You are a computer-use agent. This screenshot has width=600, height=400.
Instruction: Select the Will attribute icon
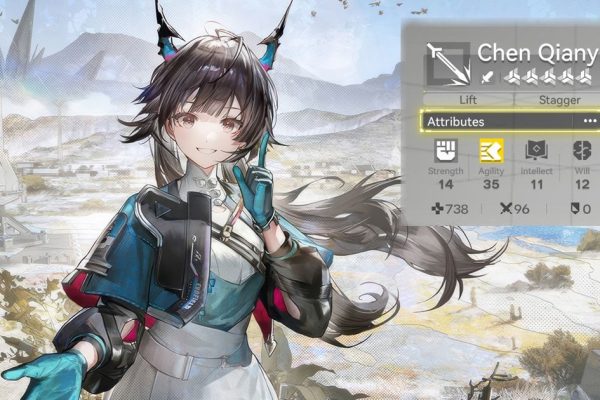(x=583, y=151)
